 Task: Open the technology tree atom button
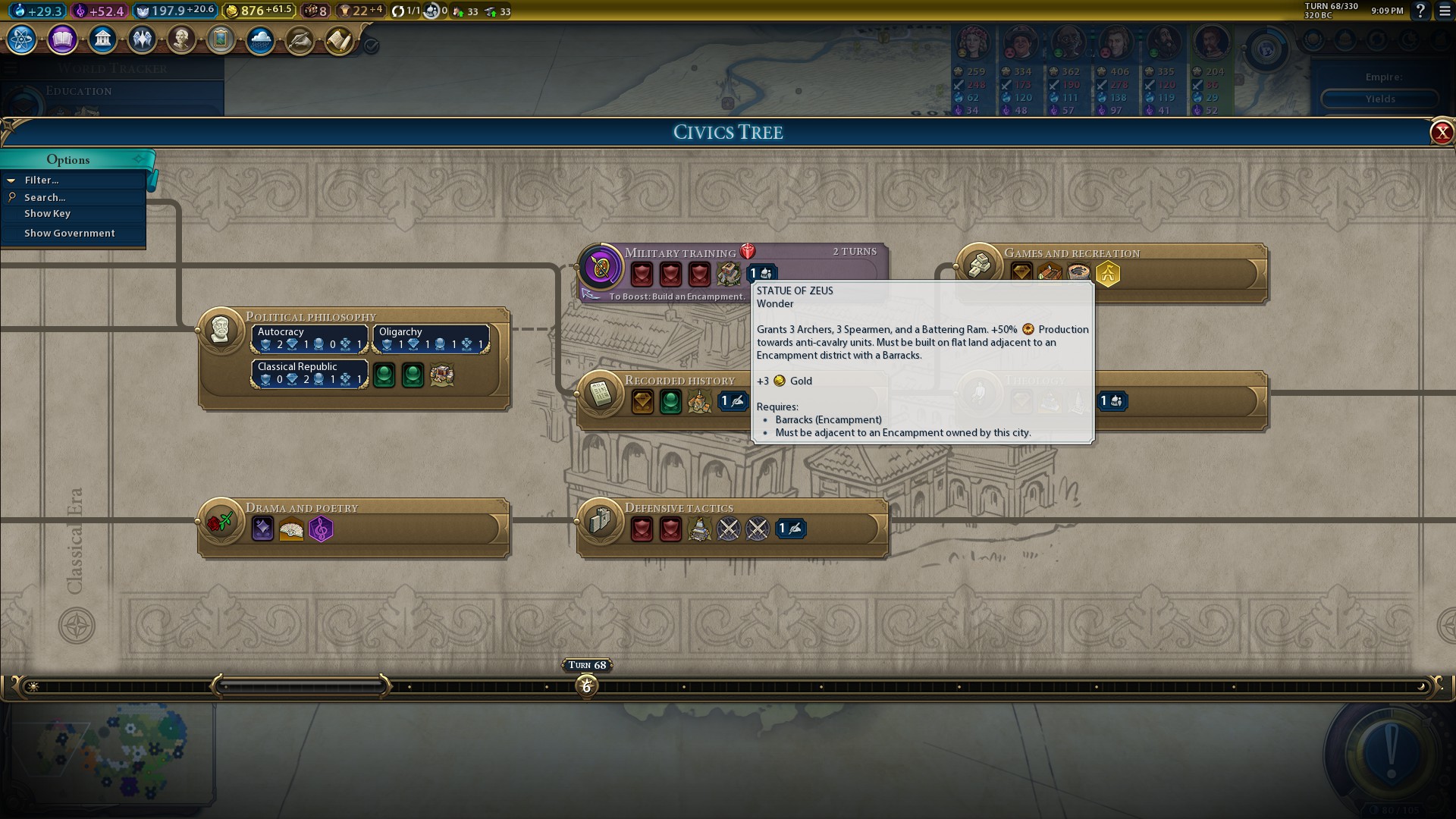[x=22, y=39]
